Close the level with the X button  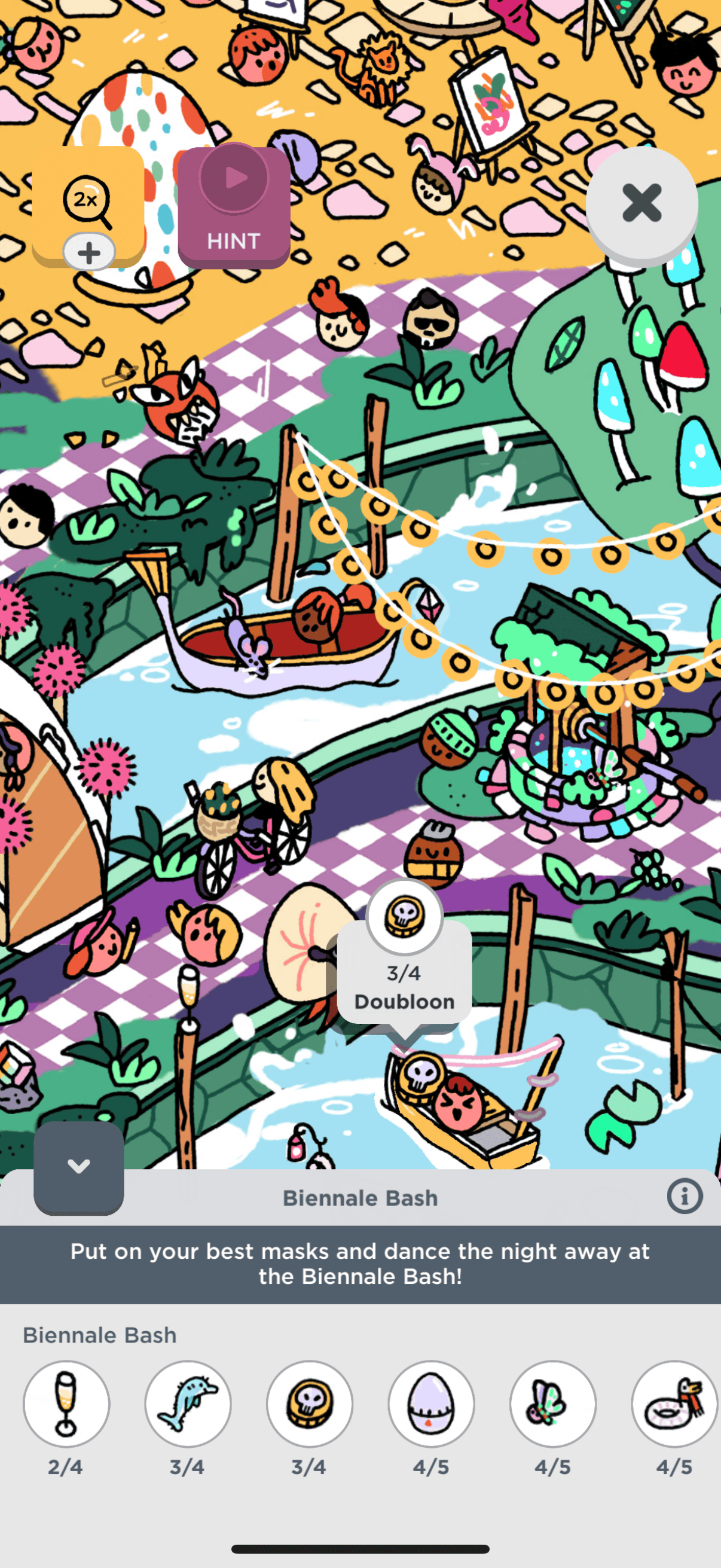point(641,203)
